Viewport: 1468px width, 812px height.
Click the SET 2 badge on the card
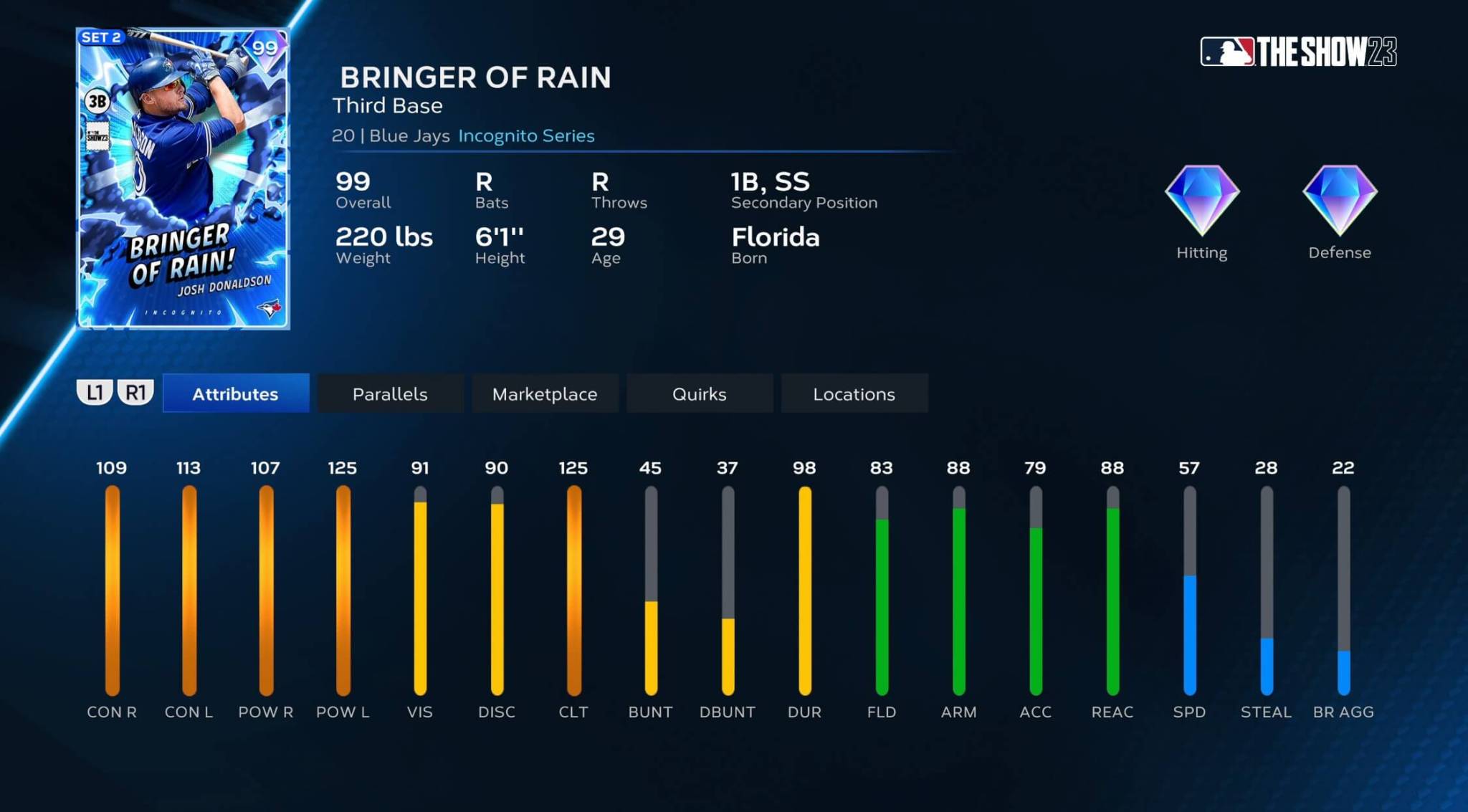103,38
